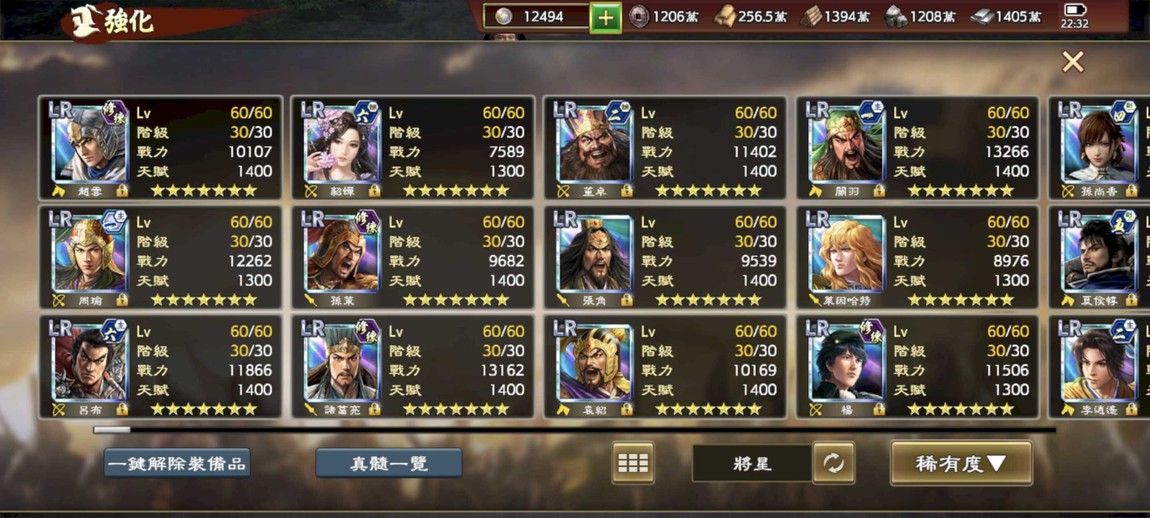The height and width of the screenshot is (518, 1150).
Task: Open the 稀有度 sort dropdown
Action: coord(960,463)
